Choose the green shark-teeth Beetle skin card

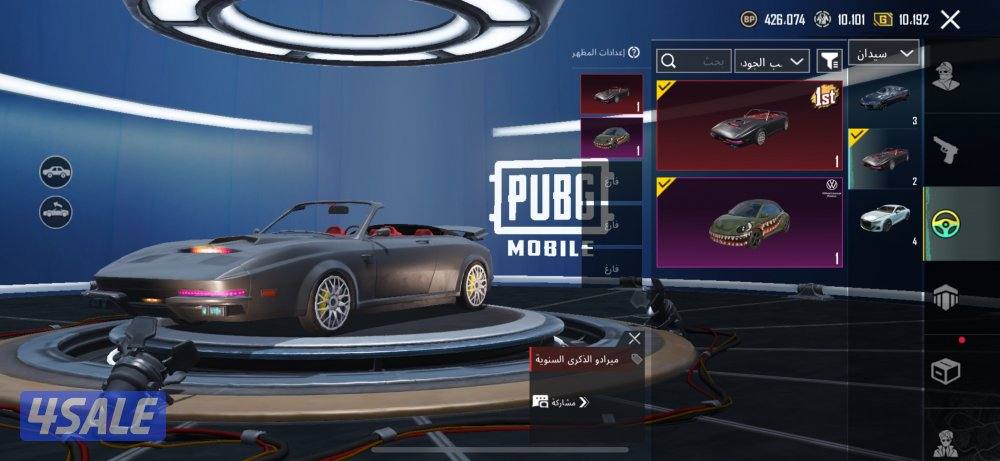pyautogui.click(x=749, y=222)
